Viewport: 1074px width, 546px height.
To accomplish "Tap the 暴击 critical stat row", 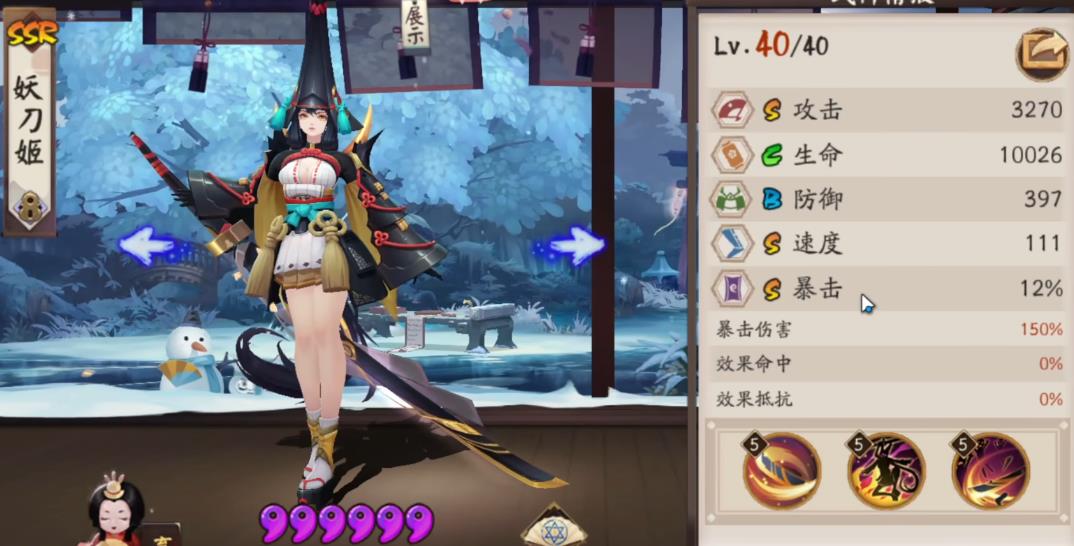I will 886,289.
